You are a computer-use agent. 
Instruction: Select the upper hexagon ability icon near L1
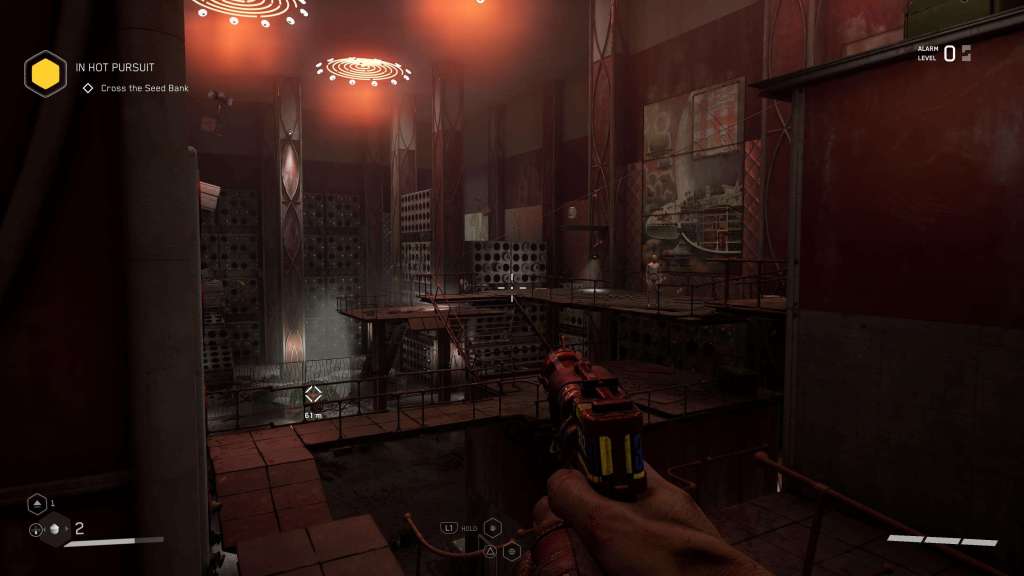[x=492, y=527]
